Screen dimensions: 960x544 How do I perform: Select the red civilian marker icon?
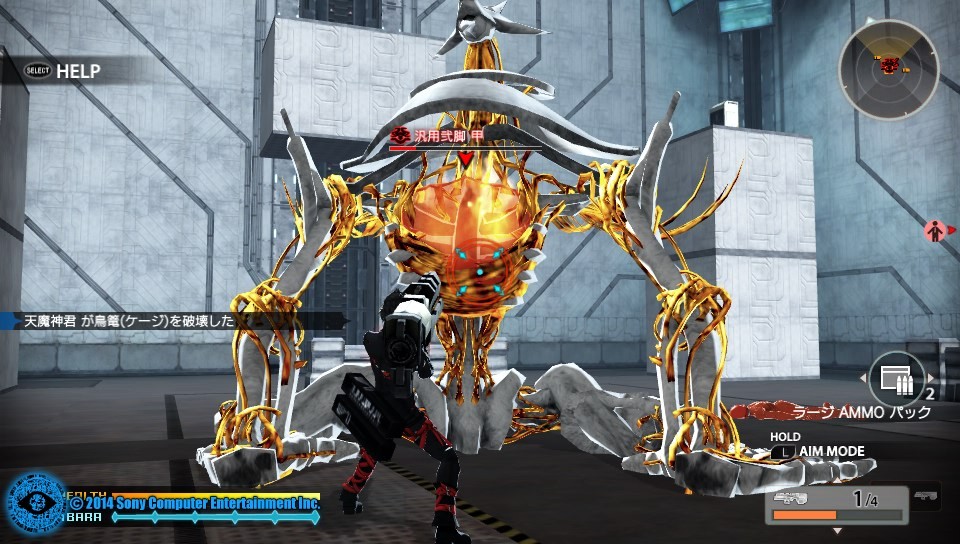pyautogui.click(x=934, y=231)
